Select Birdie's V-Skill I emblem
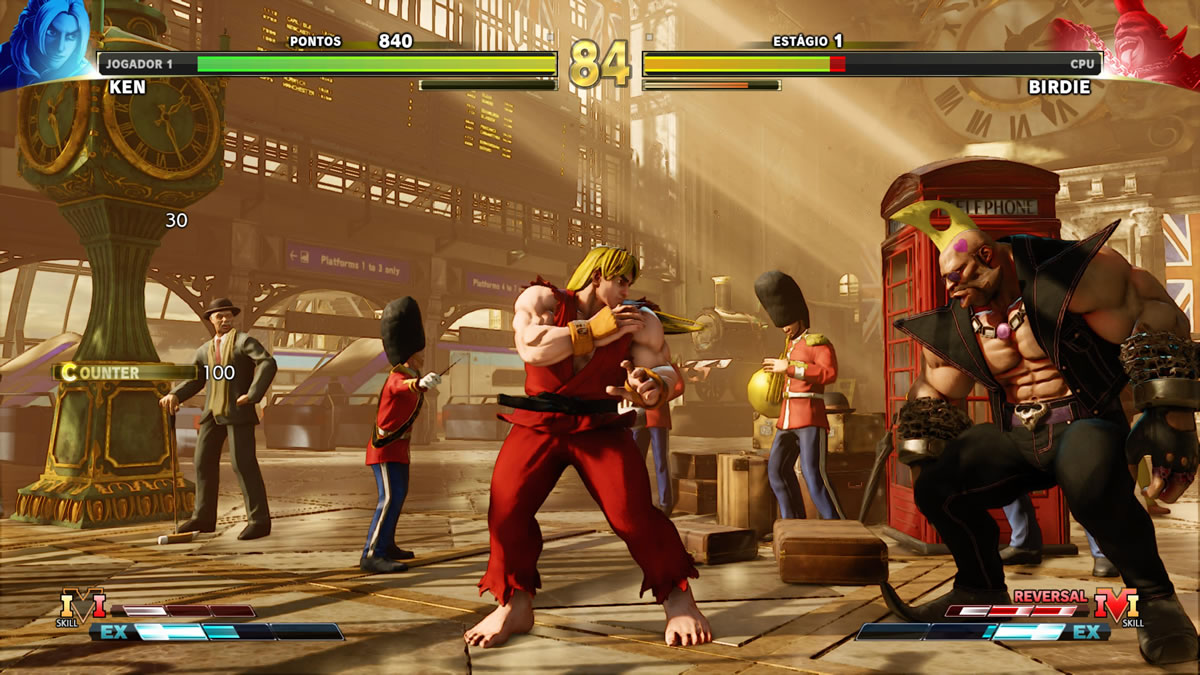Viewport: 1200px width, 675px height. point(1116,606)
